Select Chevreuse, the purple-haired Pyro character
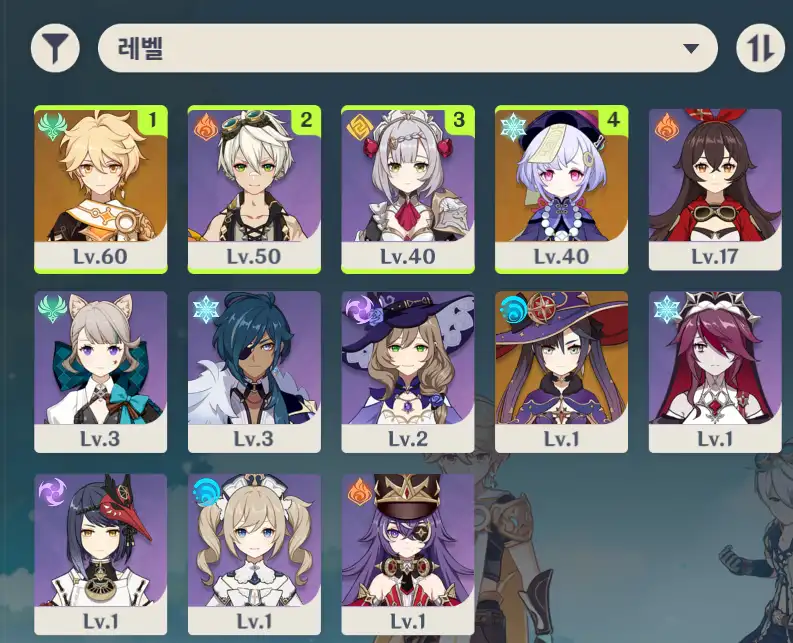793x643 pixels. [x=408, y=555]
